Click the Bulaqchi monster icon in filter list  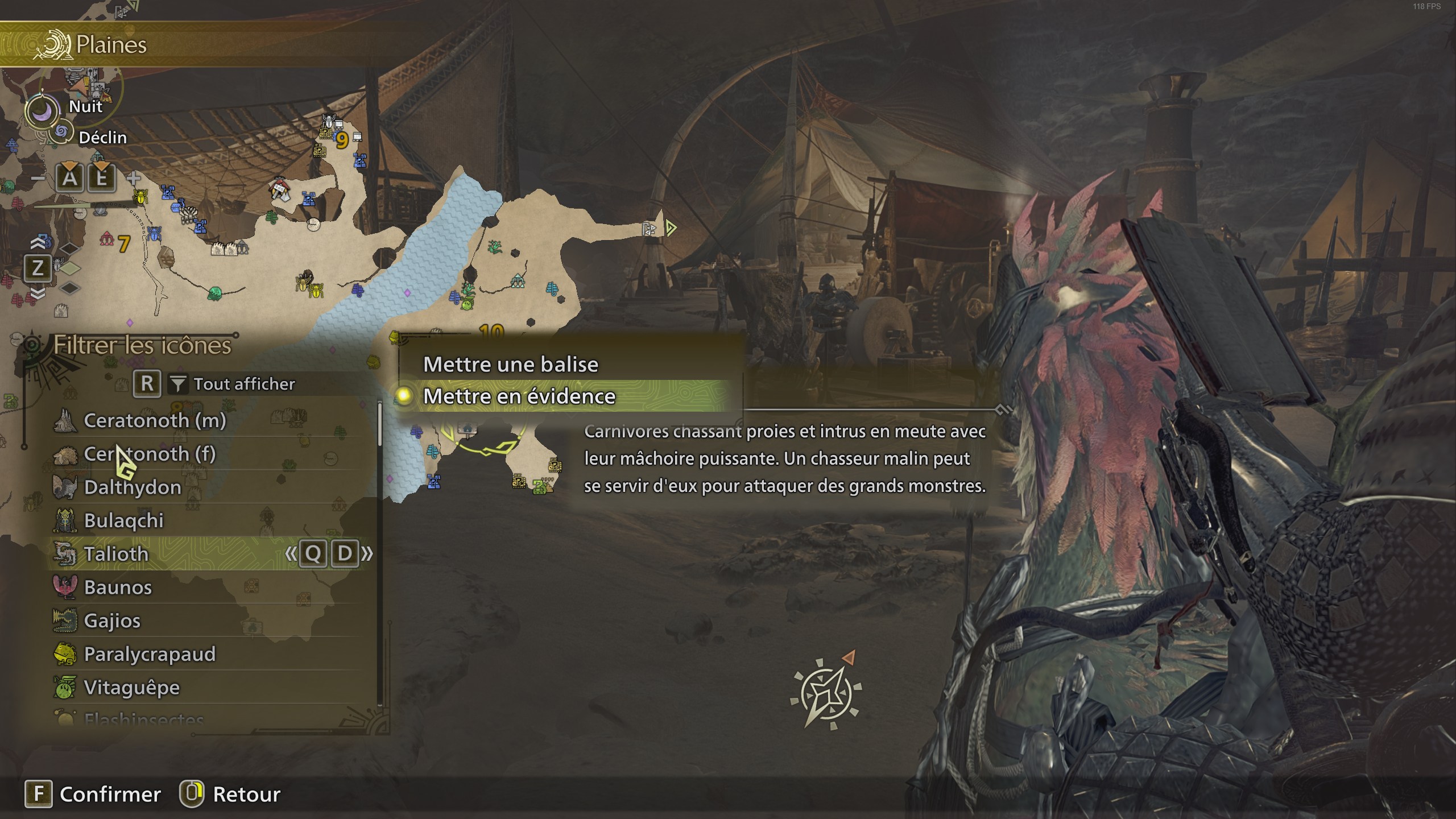67,520
